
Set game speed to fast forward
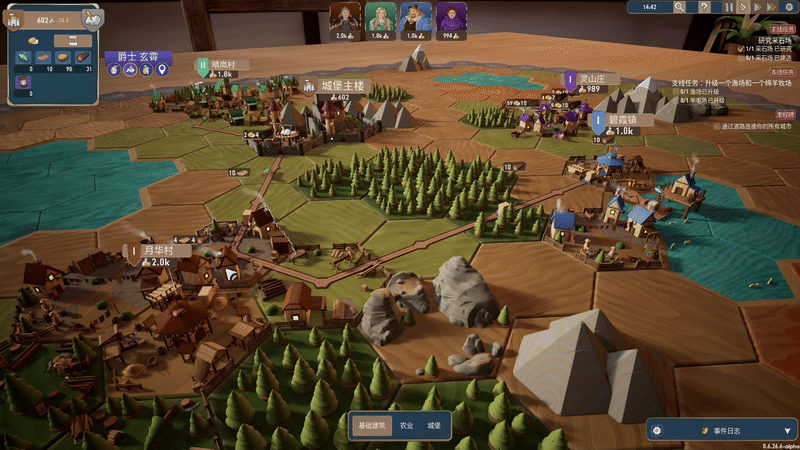756,7
